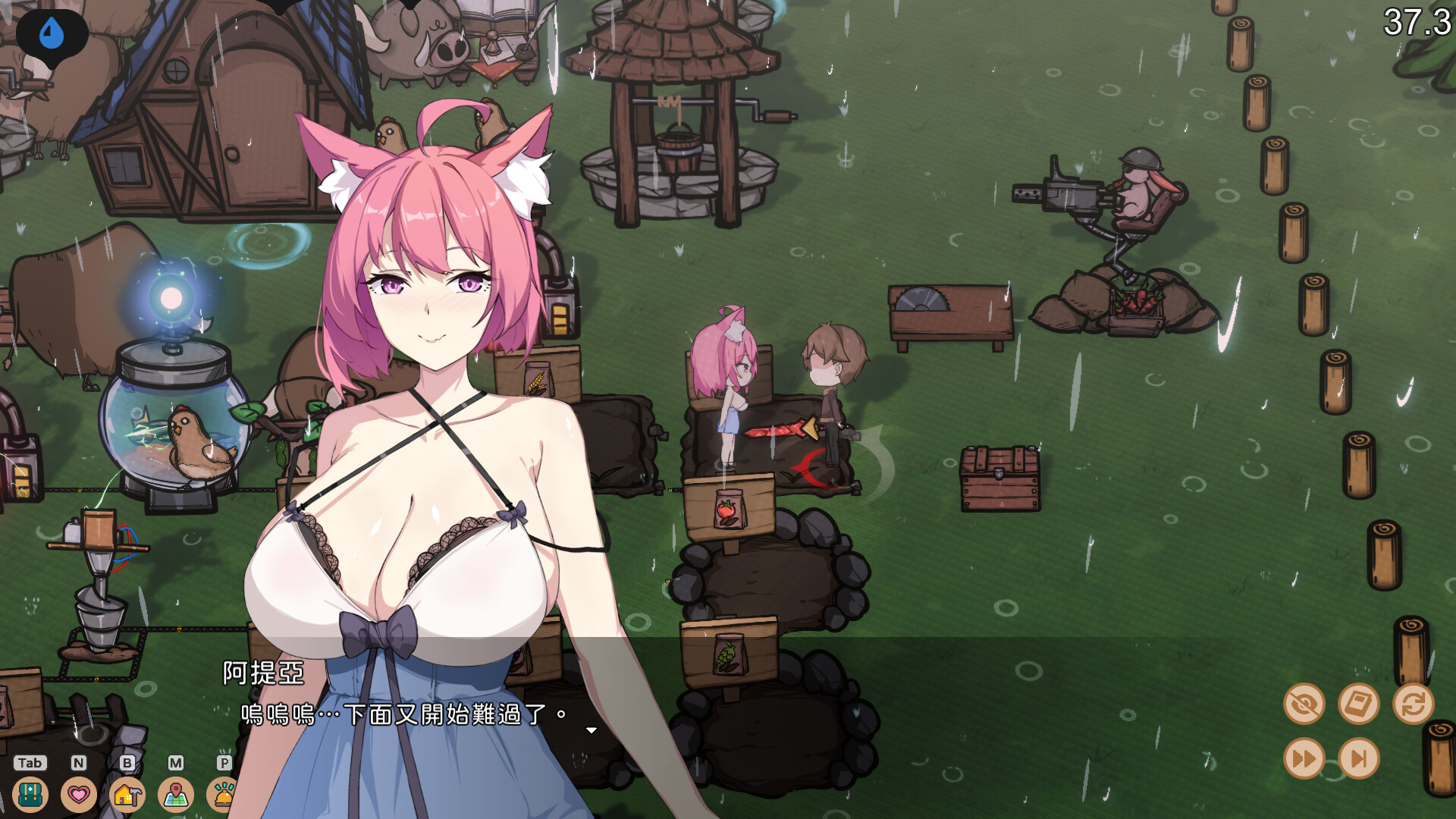The image size is (1456, 819).
Task: Open the heart relationship panel
Action: tap(77, 796)
